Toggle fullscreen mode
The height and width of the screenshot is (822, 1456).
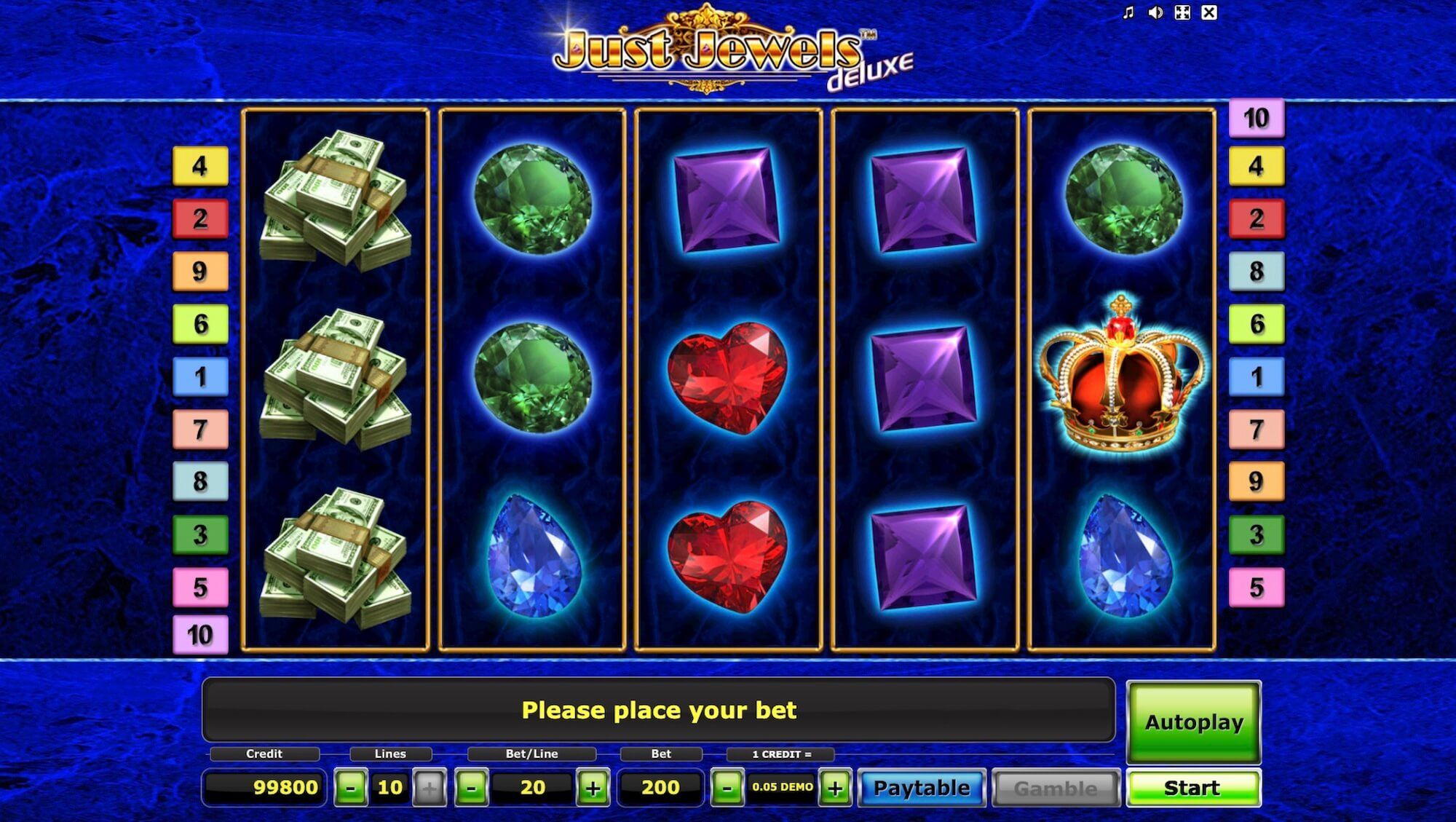[1182, 12]
